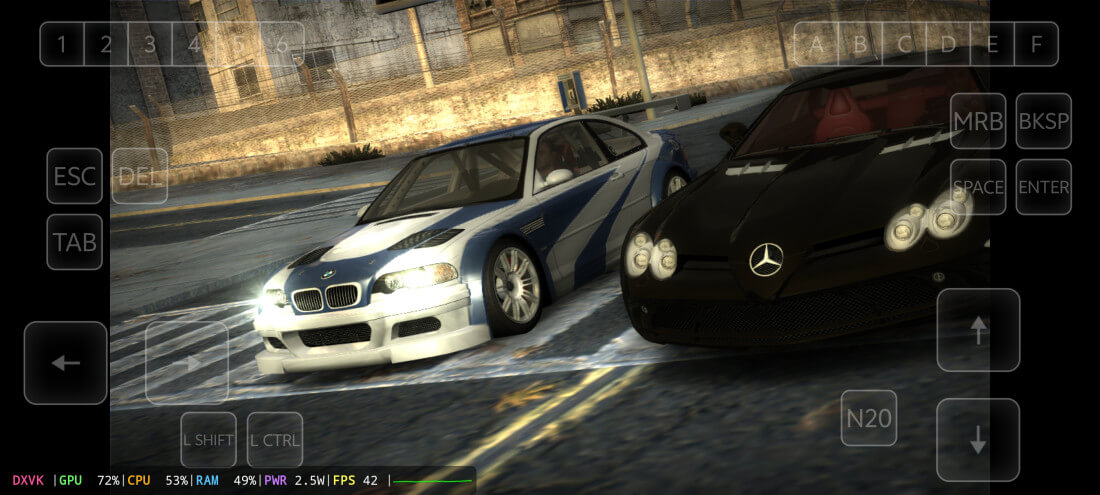Hit the DEL overlay button
Image resolution: width=1100 pixels, height=495 pixels.
coord(140,177)
